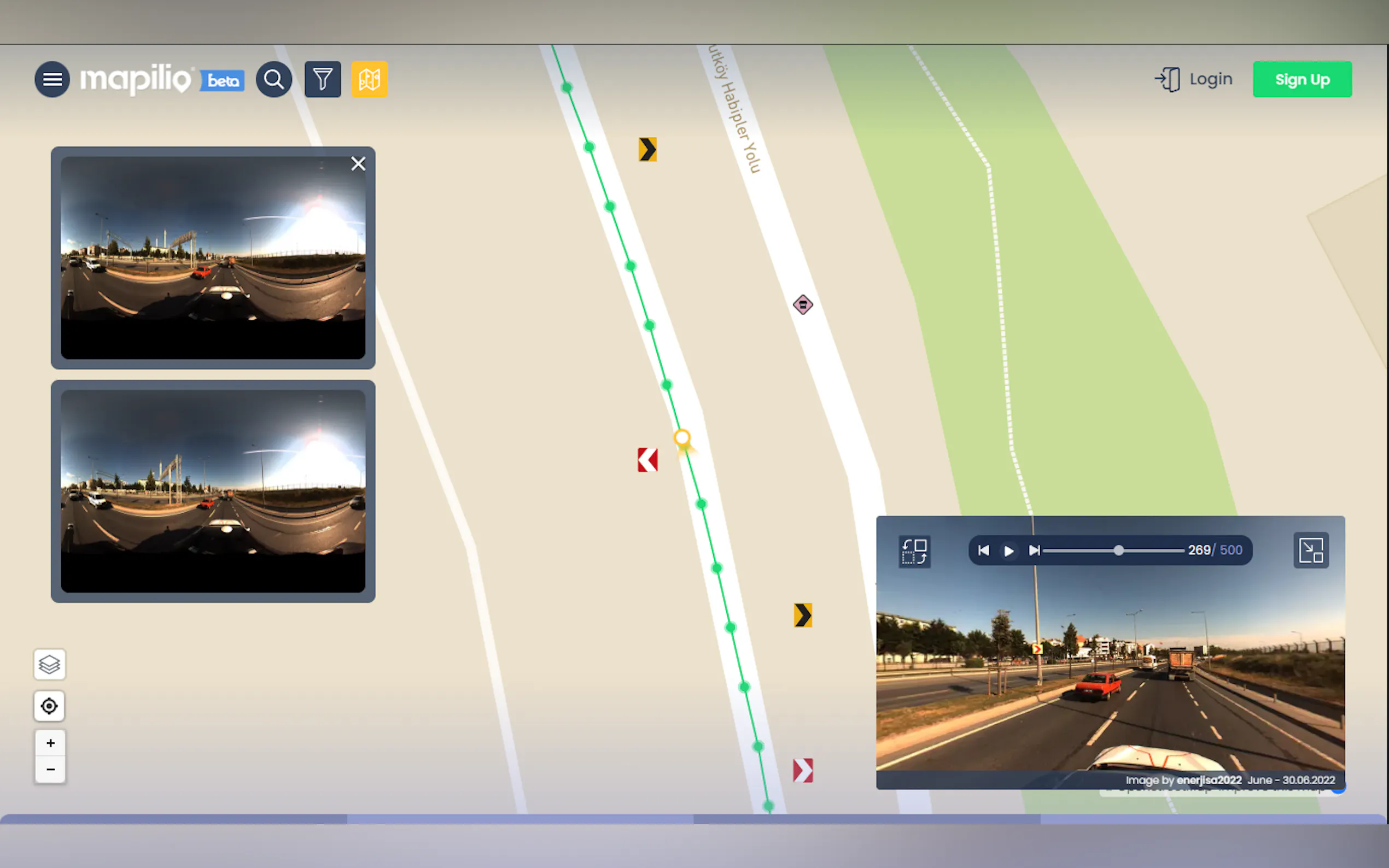Click the Login link
The height and width of the screenshot is (868, 1389).
1194,79
